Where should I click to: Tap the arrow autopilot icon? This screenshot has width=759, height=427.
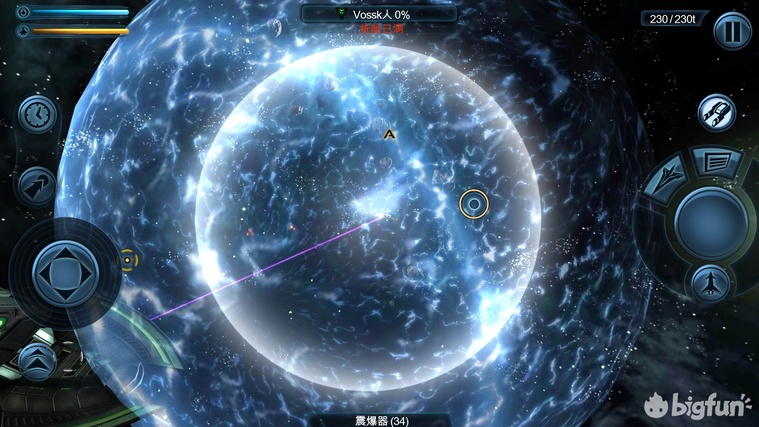(37, 186)
